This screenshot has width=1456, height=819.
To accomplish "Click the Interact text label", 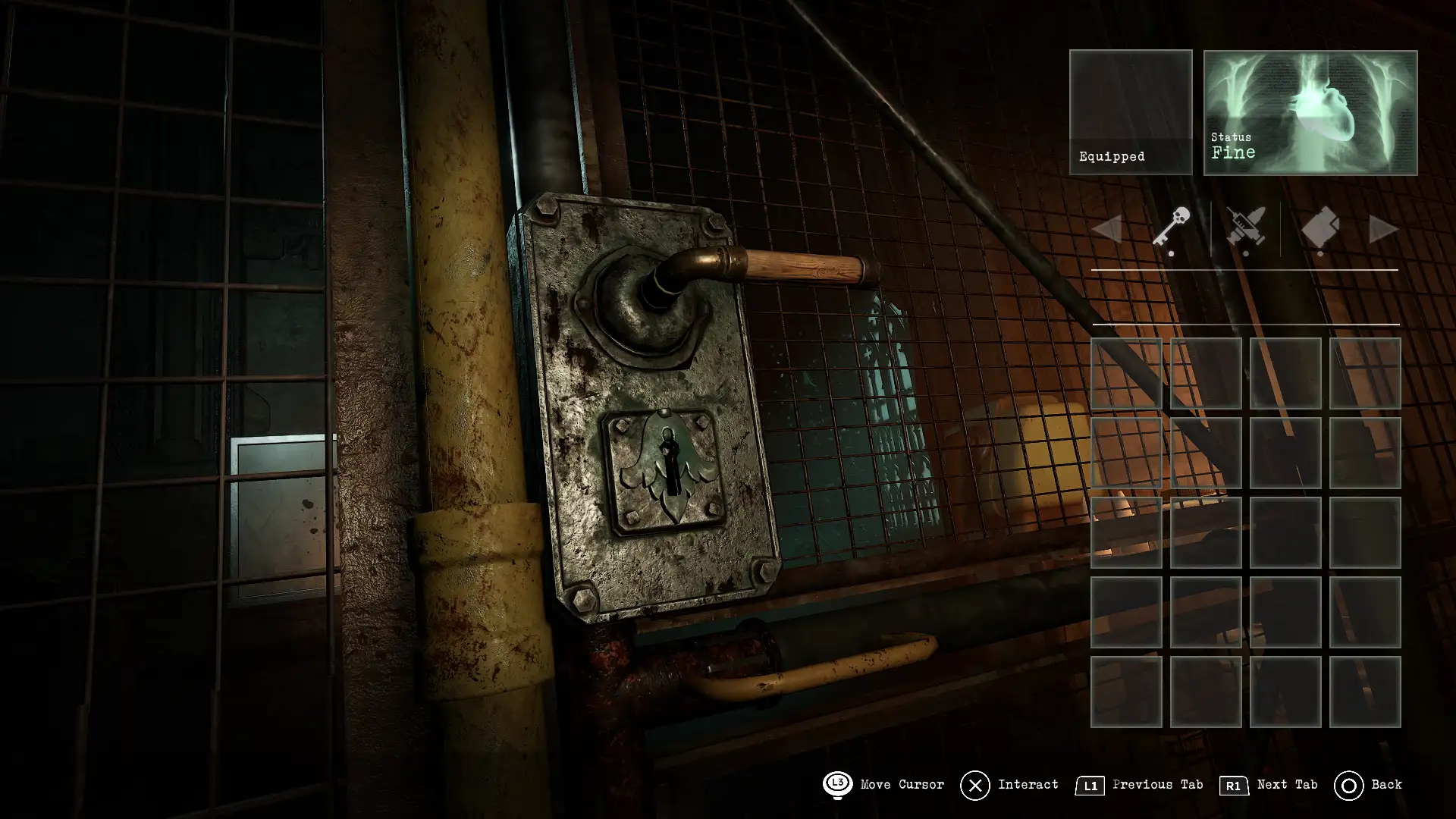I will pos(1028,785).
